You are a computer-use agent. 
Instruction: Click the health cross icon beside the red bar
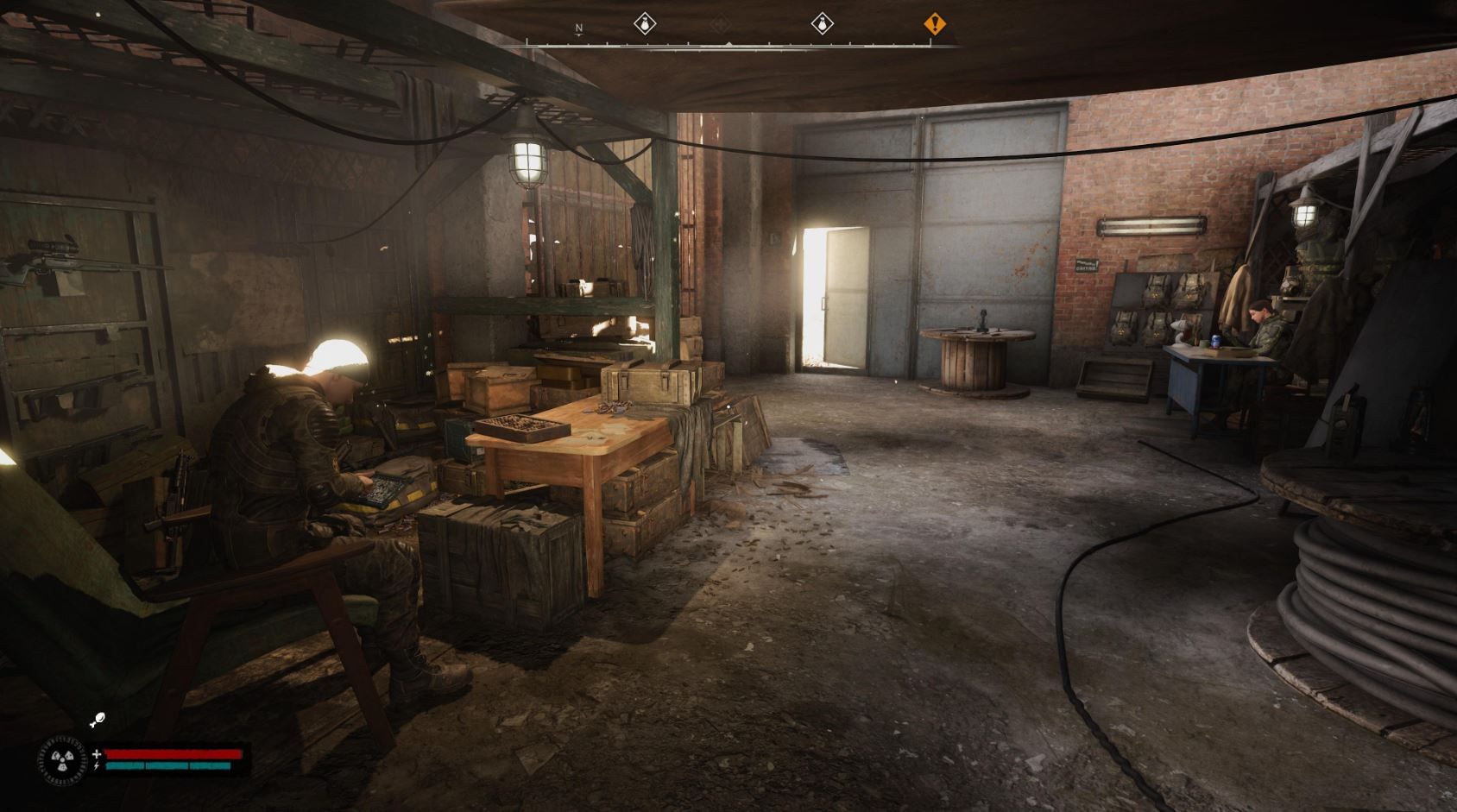click(x=97, y=754)
